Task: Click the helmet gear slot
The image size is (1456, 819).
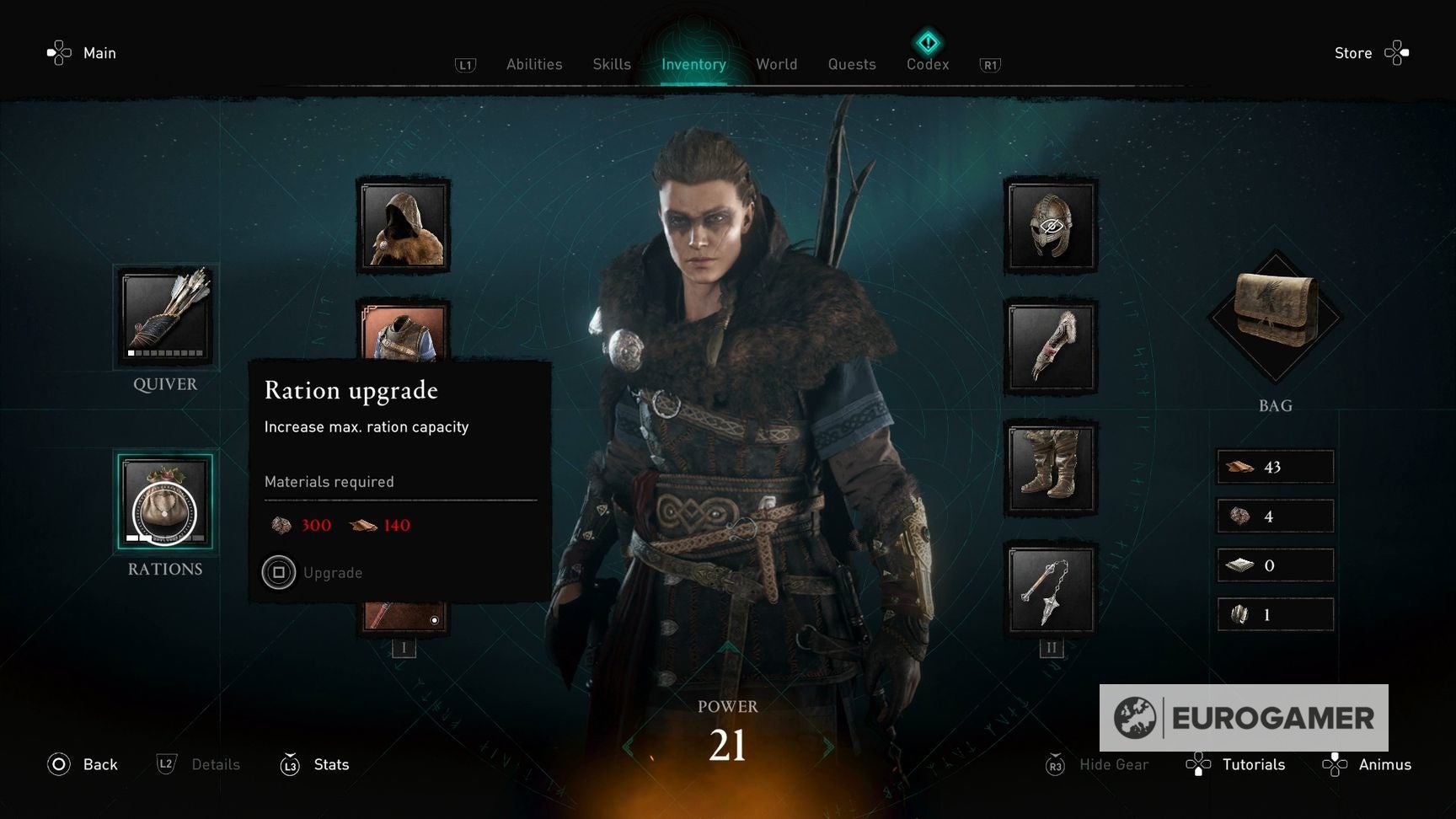Action: 1052,226
